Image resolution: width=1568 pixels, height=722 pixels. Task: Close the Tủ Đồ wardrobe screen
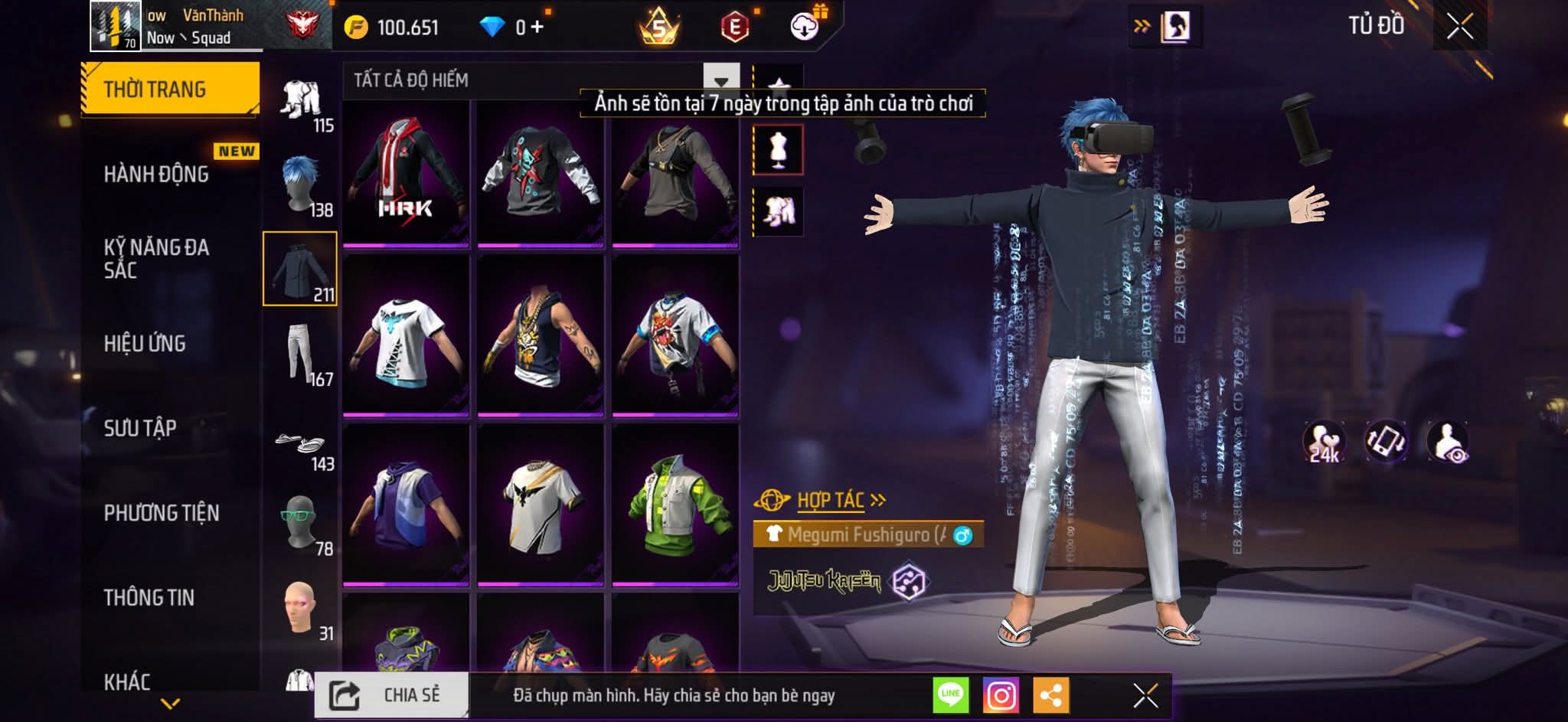tap(1459, 27)
